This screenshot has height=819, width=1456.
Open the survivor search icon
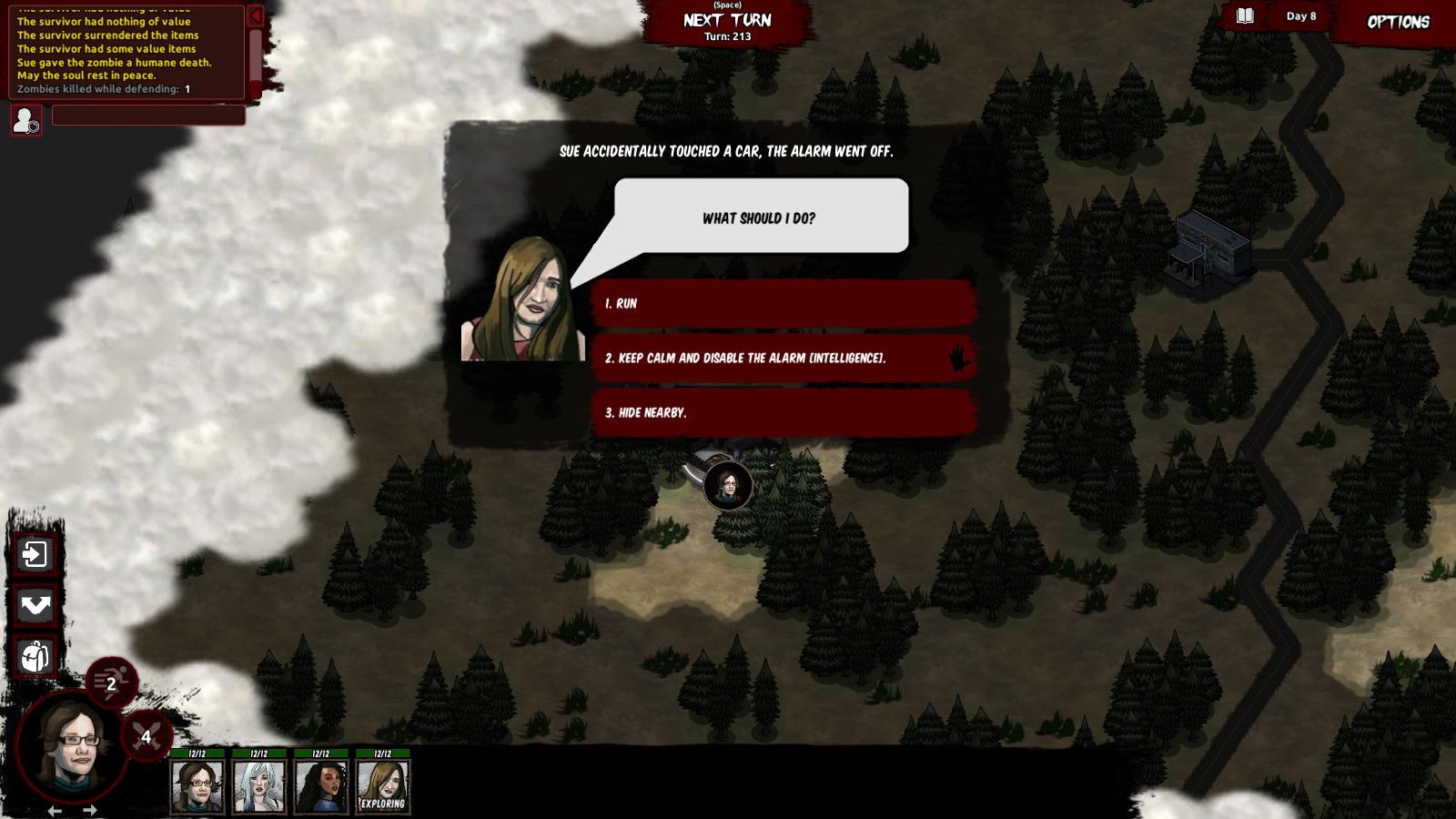[26, 120]
